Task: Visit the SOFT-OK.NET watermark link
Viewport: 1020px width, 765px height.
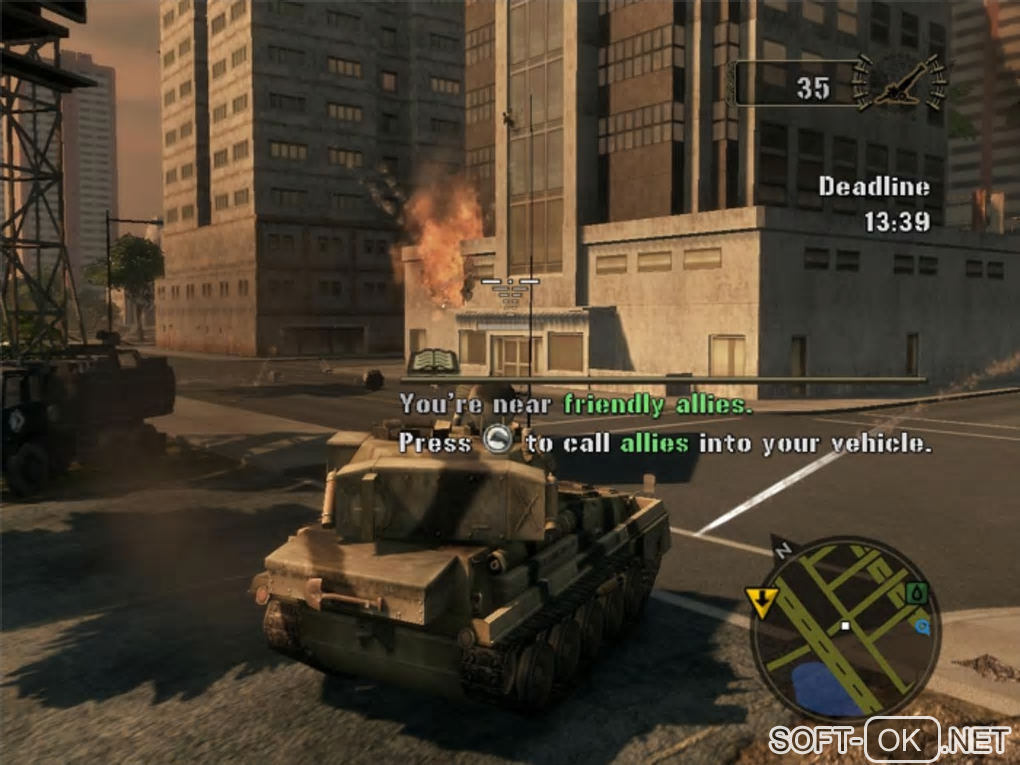Action: tap(889, 740)
